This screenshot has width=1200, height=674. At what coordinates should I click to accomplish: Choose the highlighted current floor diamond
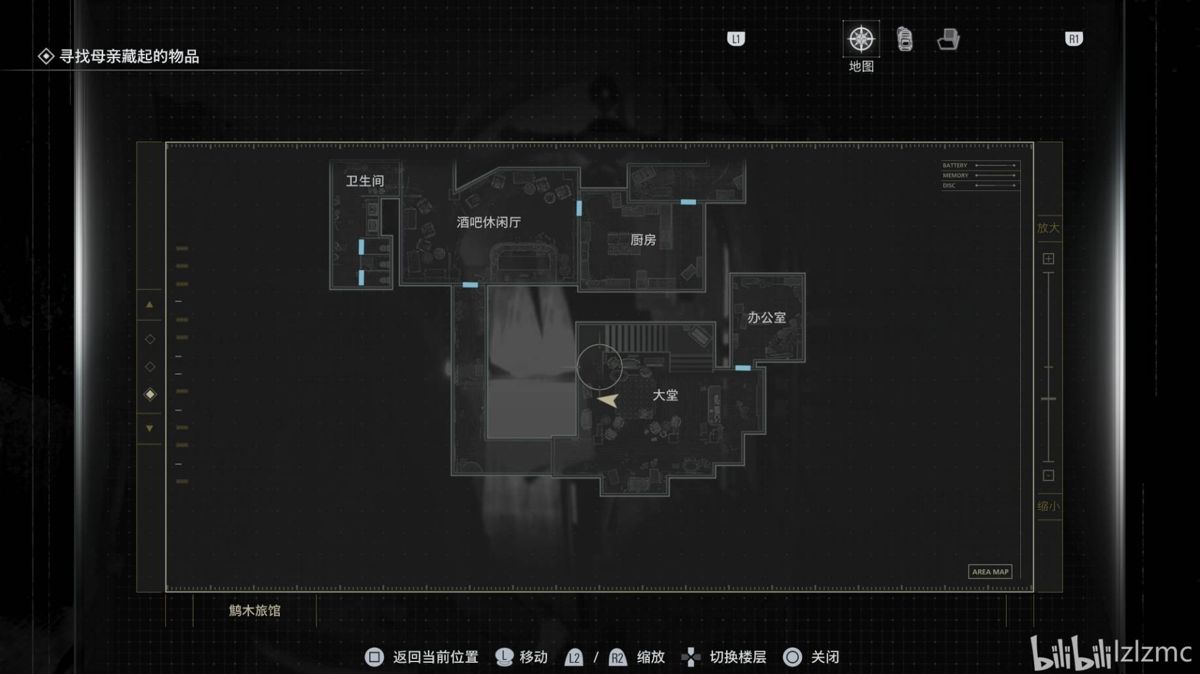[150, 395]
